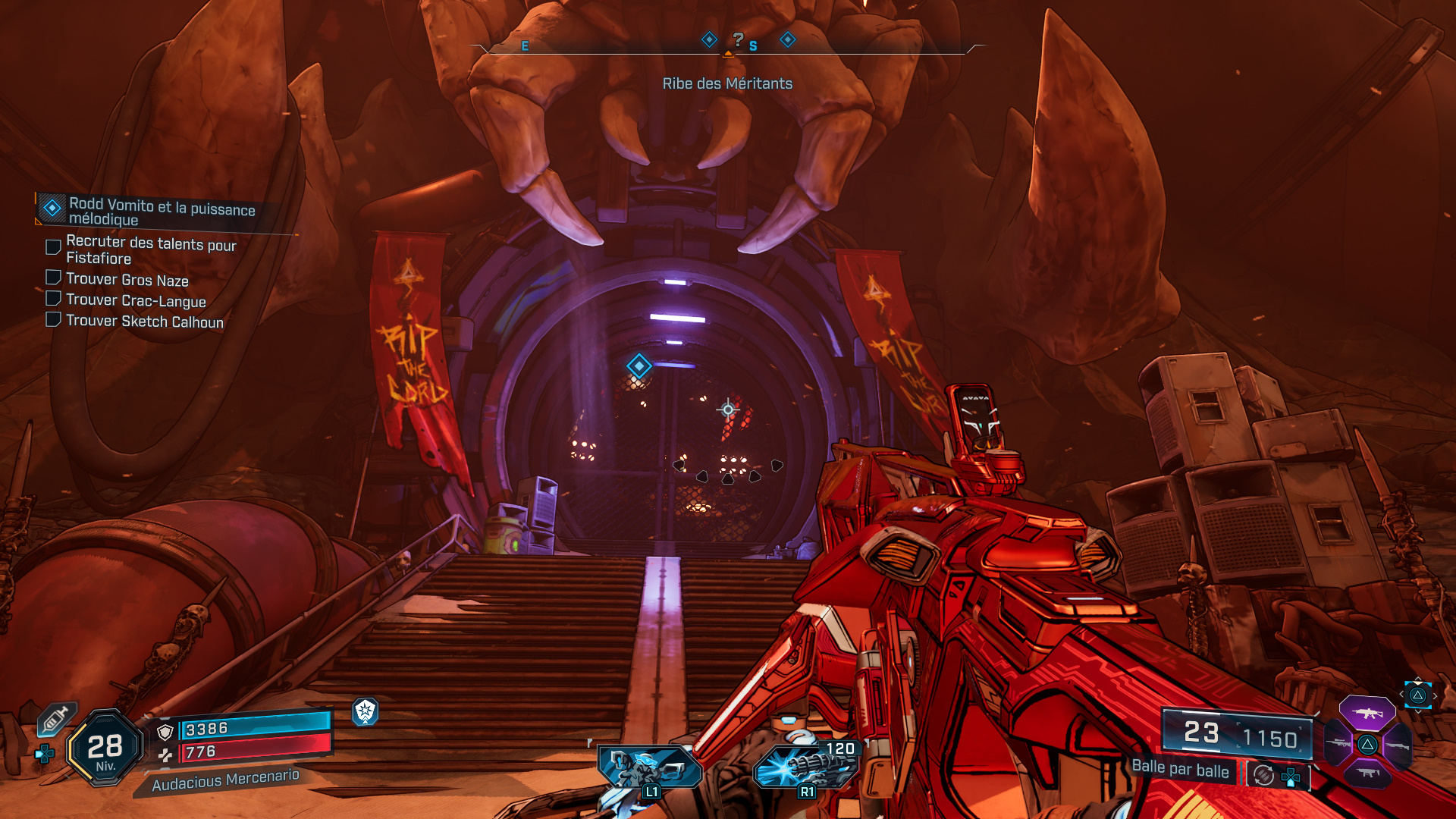Select the shotgun on the weapon wheel
Image resolution: width=1456 pixels, height=819 pixels.
click(1397, 745)
